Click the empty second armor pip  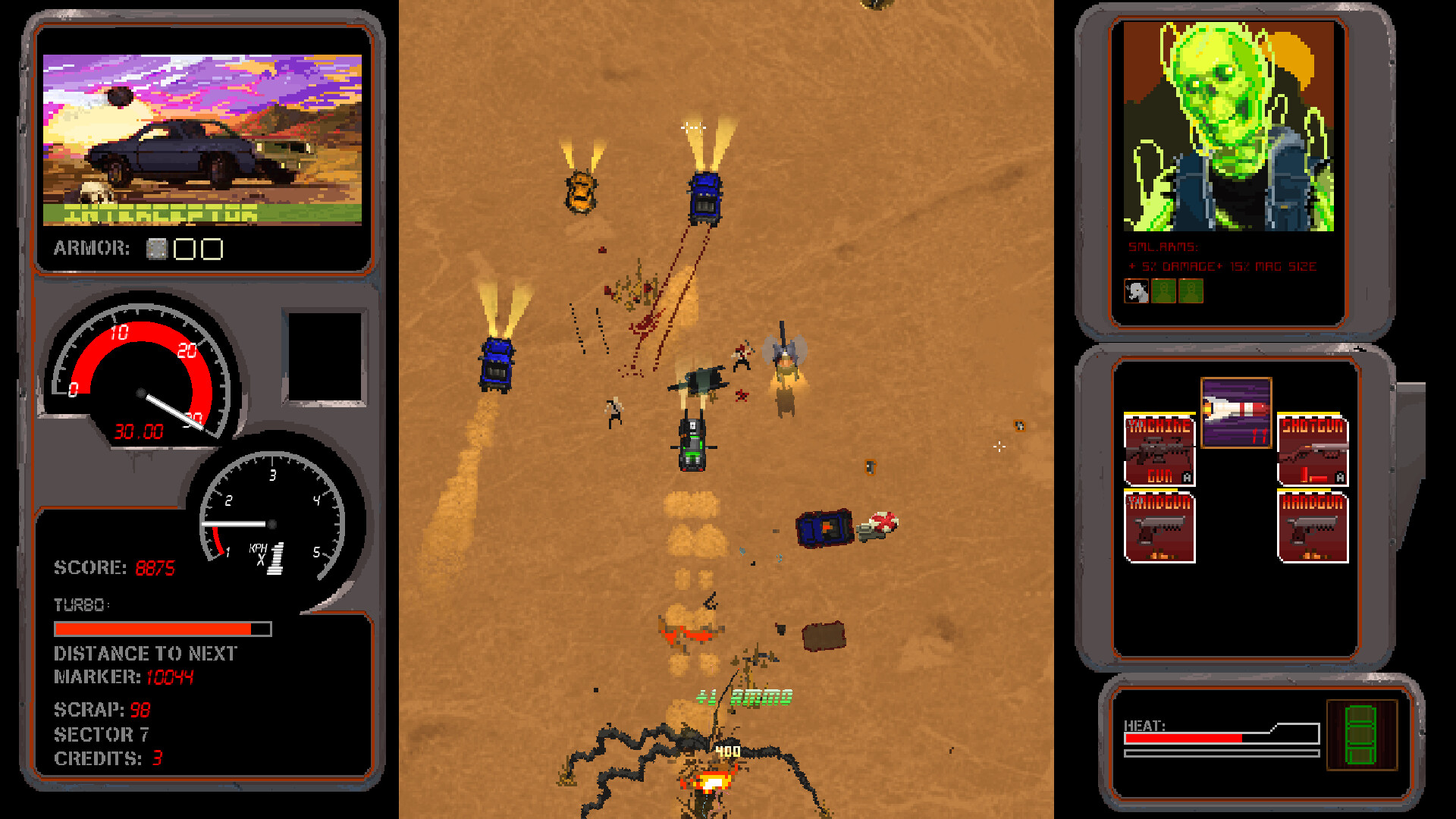(184, 247)
